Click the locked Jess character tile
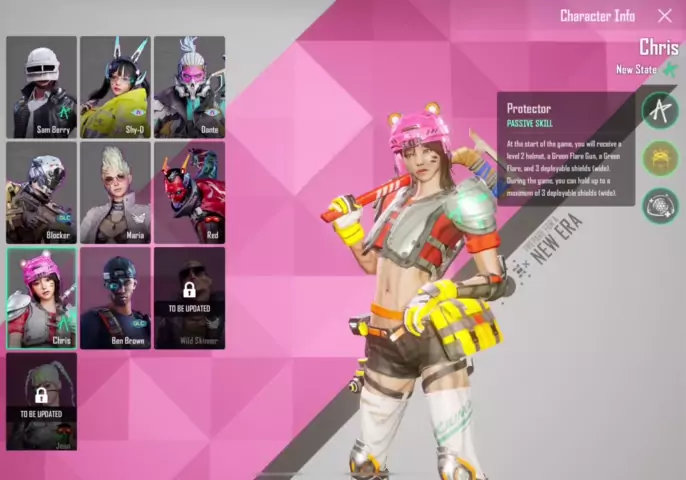Screen dimensions: 686x480 tap(41, 402)
